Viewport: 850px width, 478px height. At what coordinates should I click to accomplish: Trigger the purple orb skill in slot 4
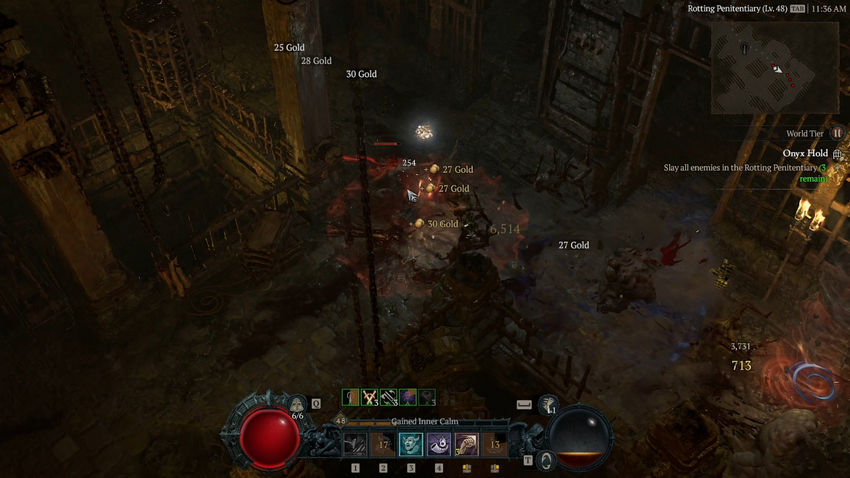coord(439,444)
